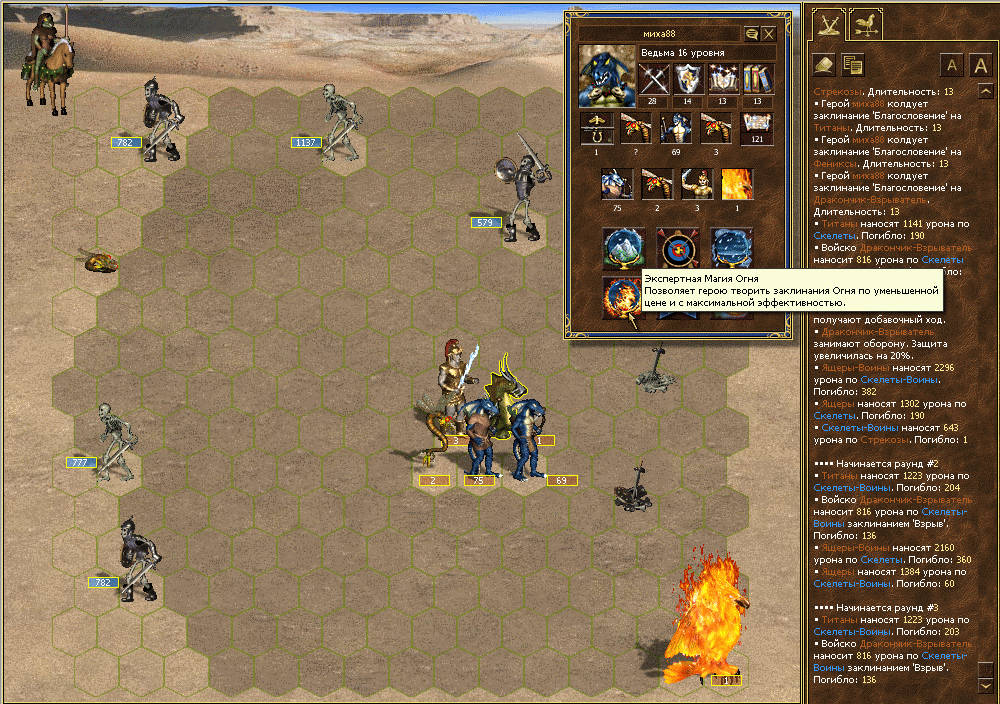Click the crossed swords attack stat icon

(x=654, y=79)
